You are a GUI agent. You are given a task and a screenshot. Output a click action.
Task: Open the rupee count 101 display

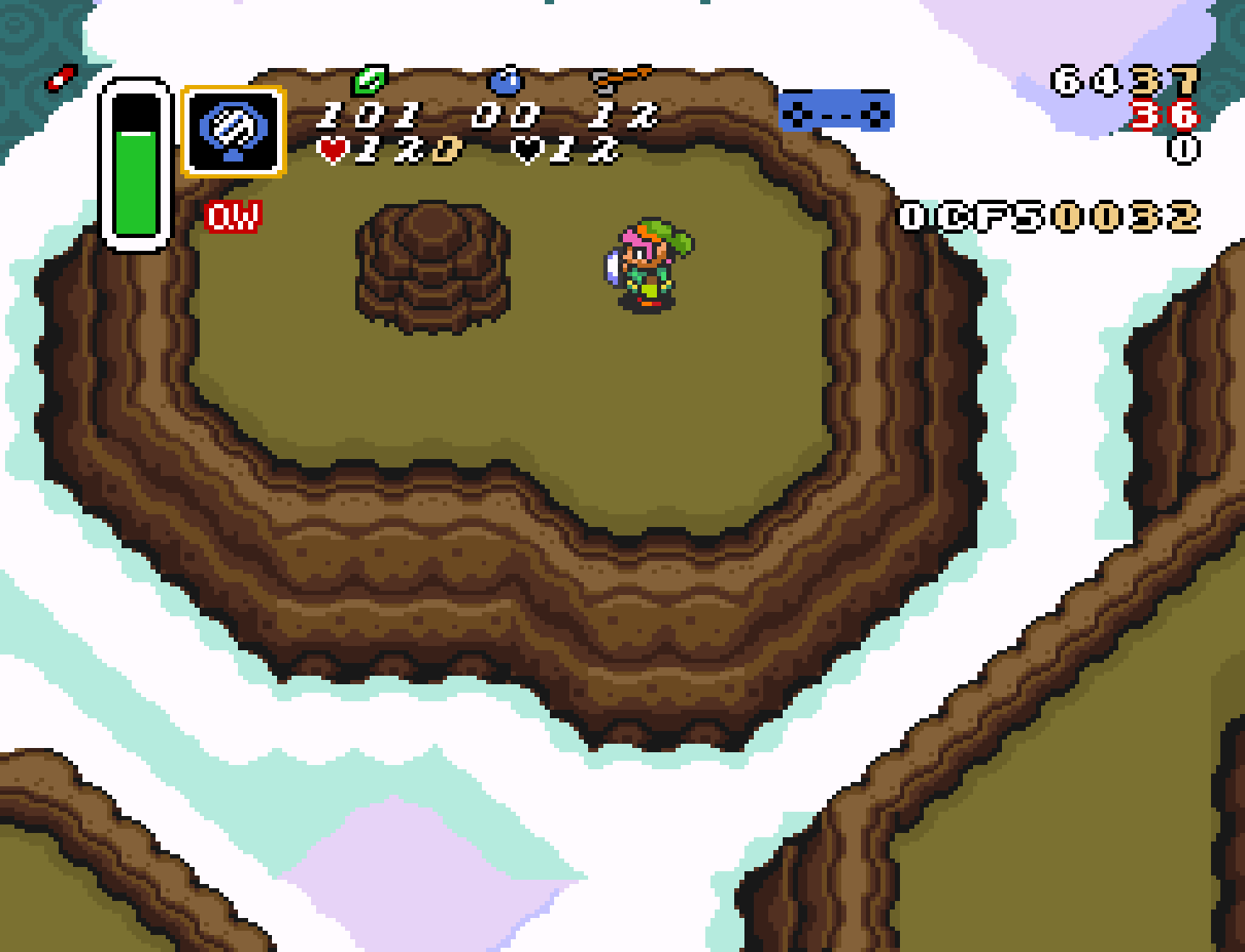coord(369,115)
